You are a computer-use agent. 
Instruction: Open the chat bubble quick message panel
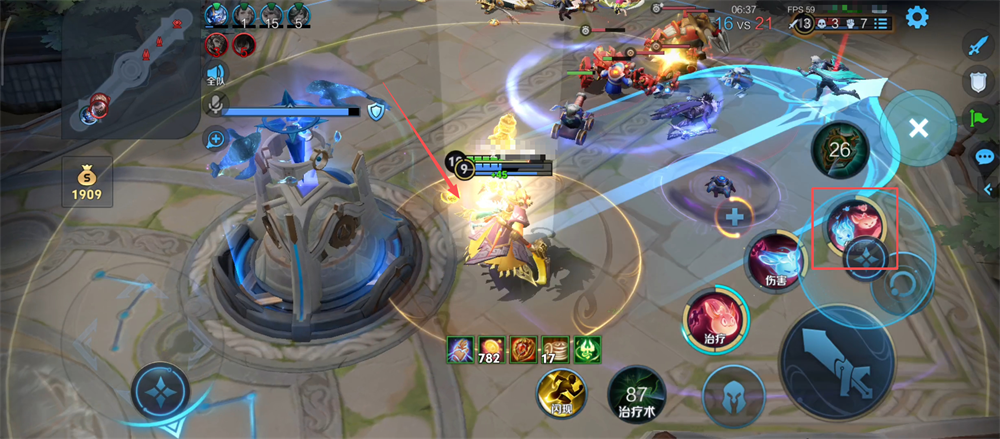(983, 157)
